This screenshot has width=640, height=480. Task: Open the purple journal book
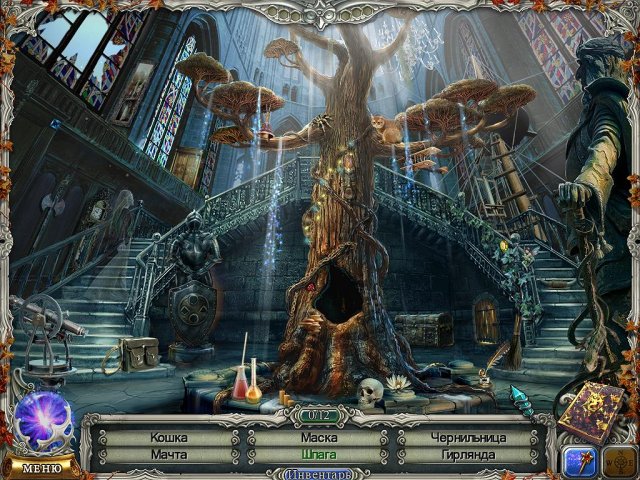click(x=590, y=410)
